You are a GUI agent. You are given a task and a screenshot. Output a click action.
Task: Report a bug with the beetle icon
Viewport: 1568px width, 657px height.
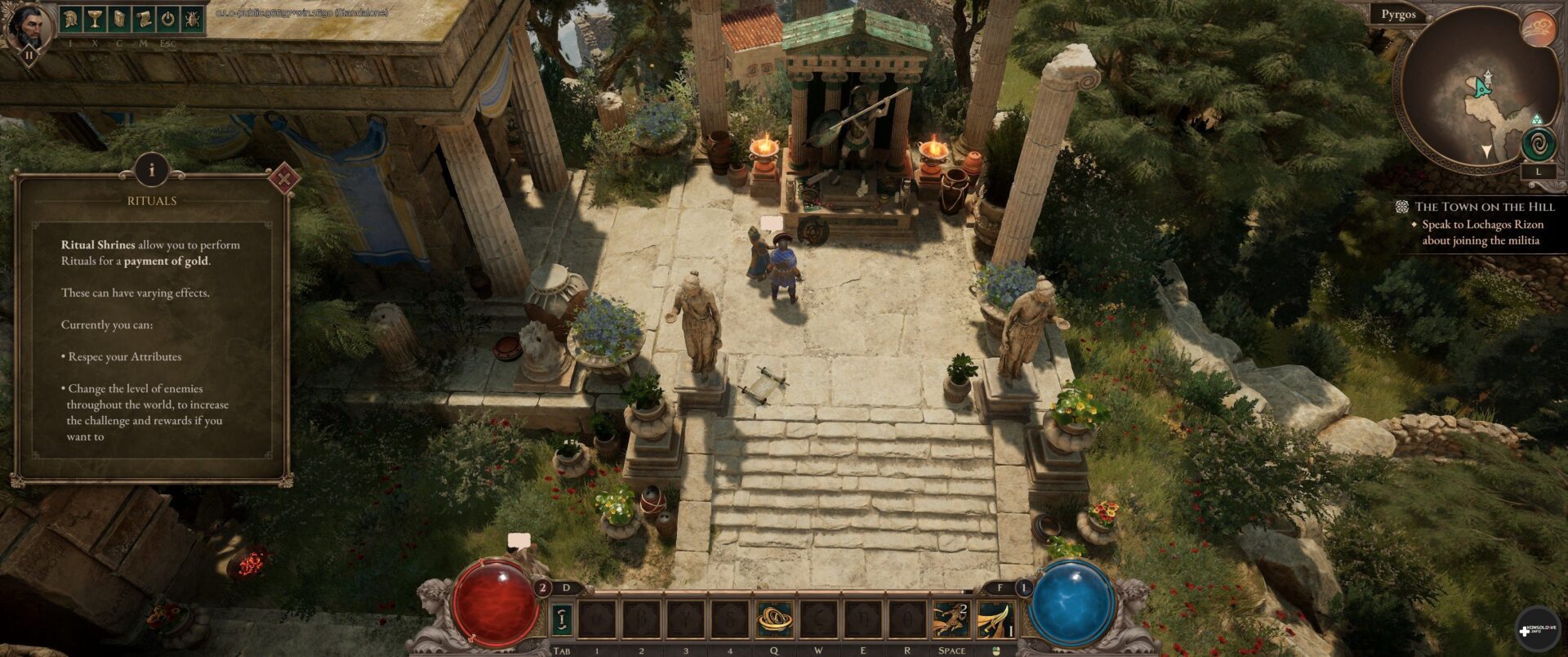192,20
